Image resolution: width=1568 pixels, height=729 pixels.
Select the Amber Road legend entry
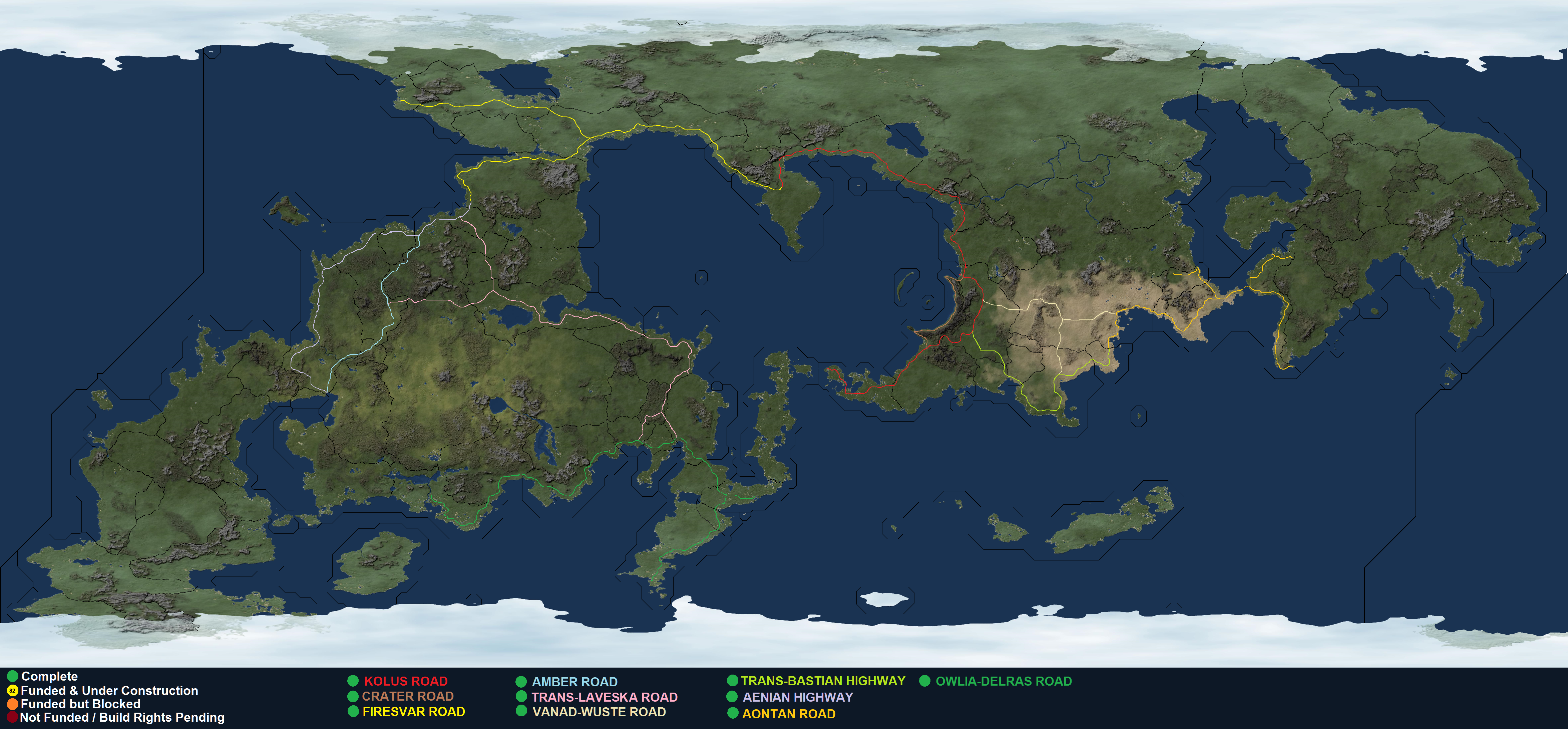(x=574, y=682)
